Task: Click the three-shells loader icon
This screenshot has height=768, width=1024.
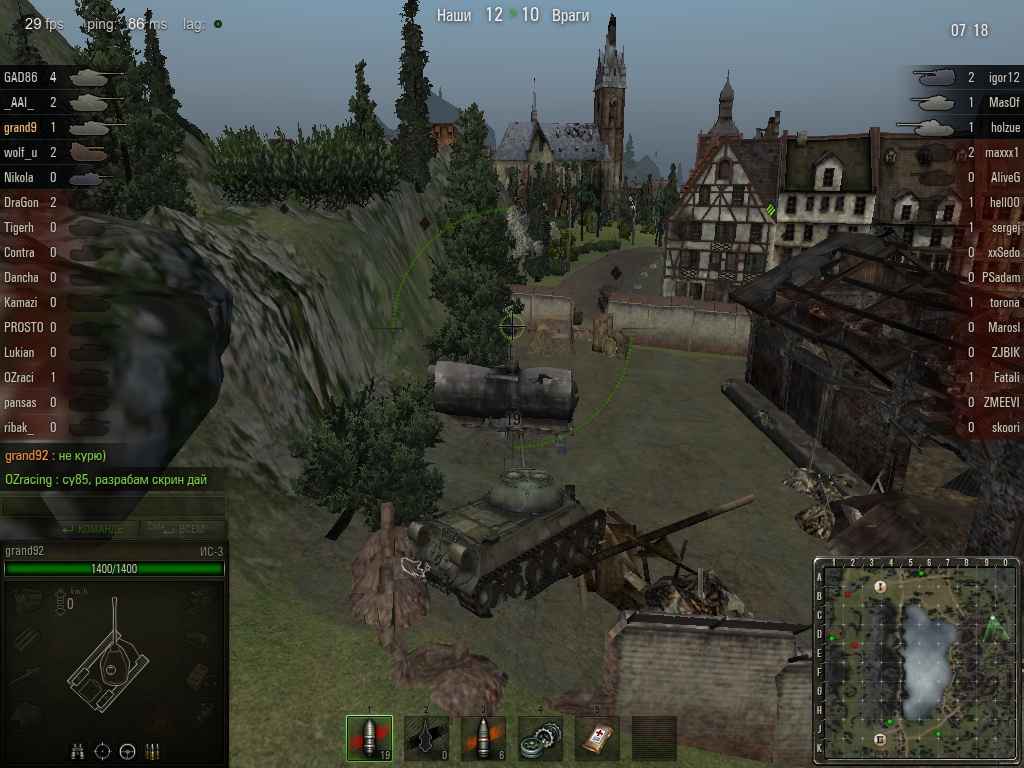Action: point(153,751)
